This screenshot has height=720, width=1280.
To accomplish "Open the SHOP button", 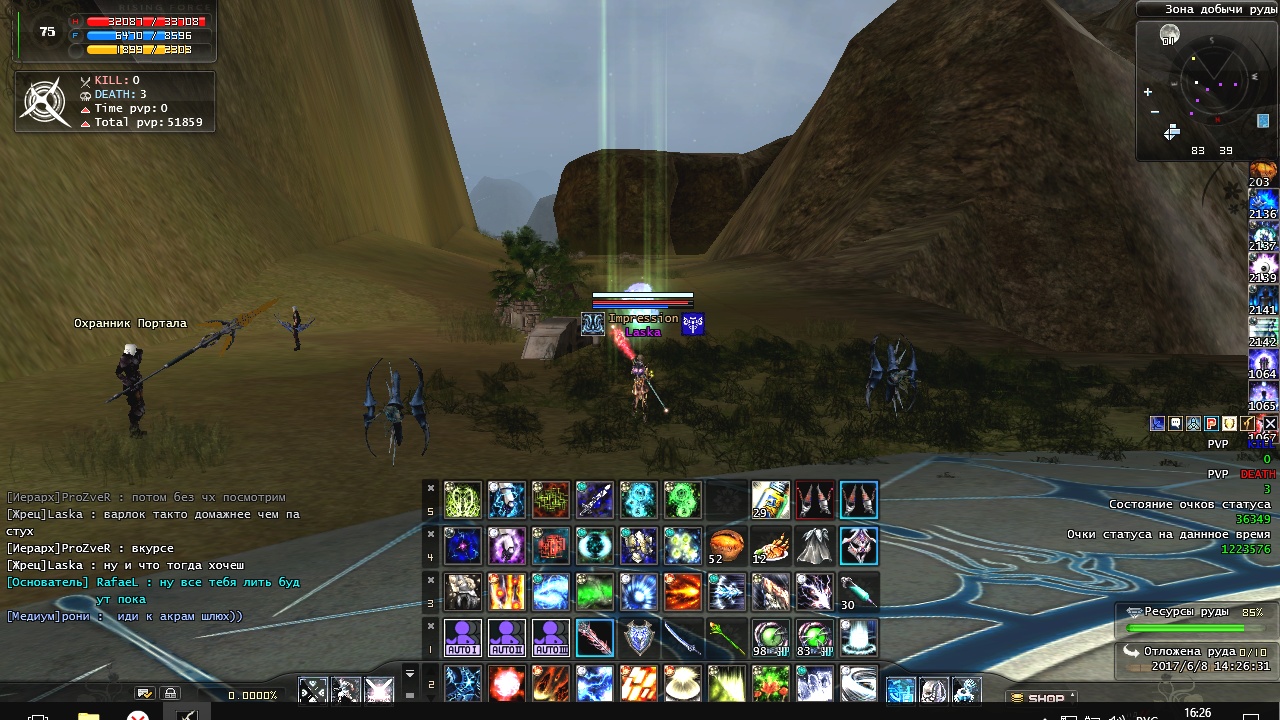I will pos(1042,698).
